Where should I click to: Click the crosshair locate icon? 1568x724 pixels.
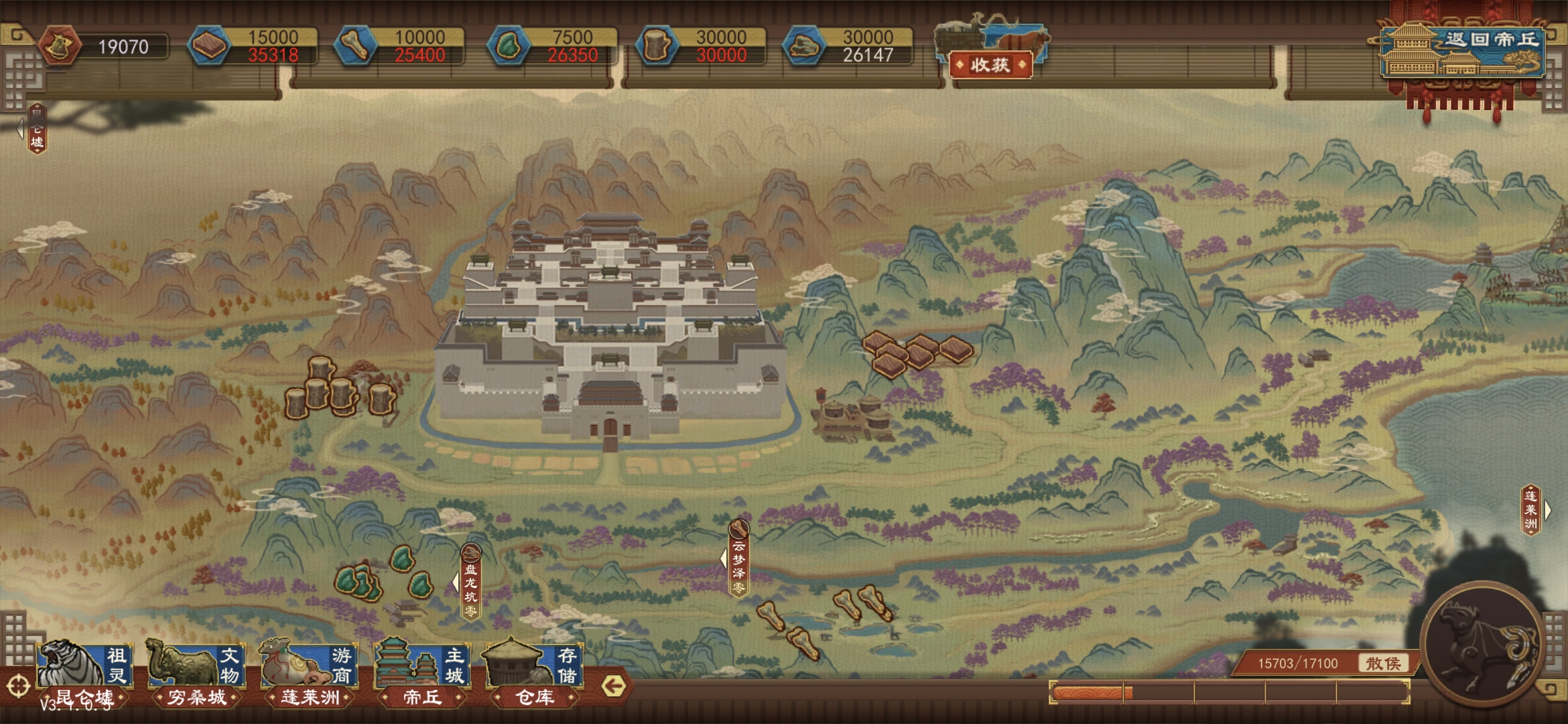click(x=18, y=686)
